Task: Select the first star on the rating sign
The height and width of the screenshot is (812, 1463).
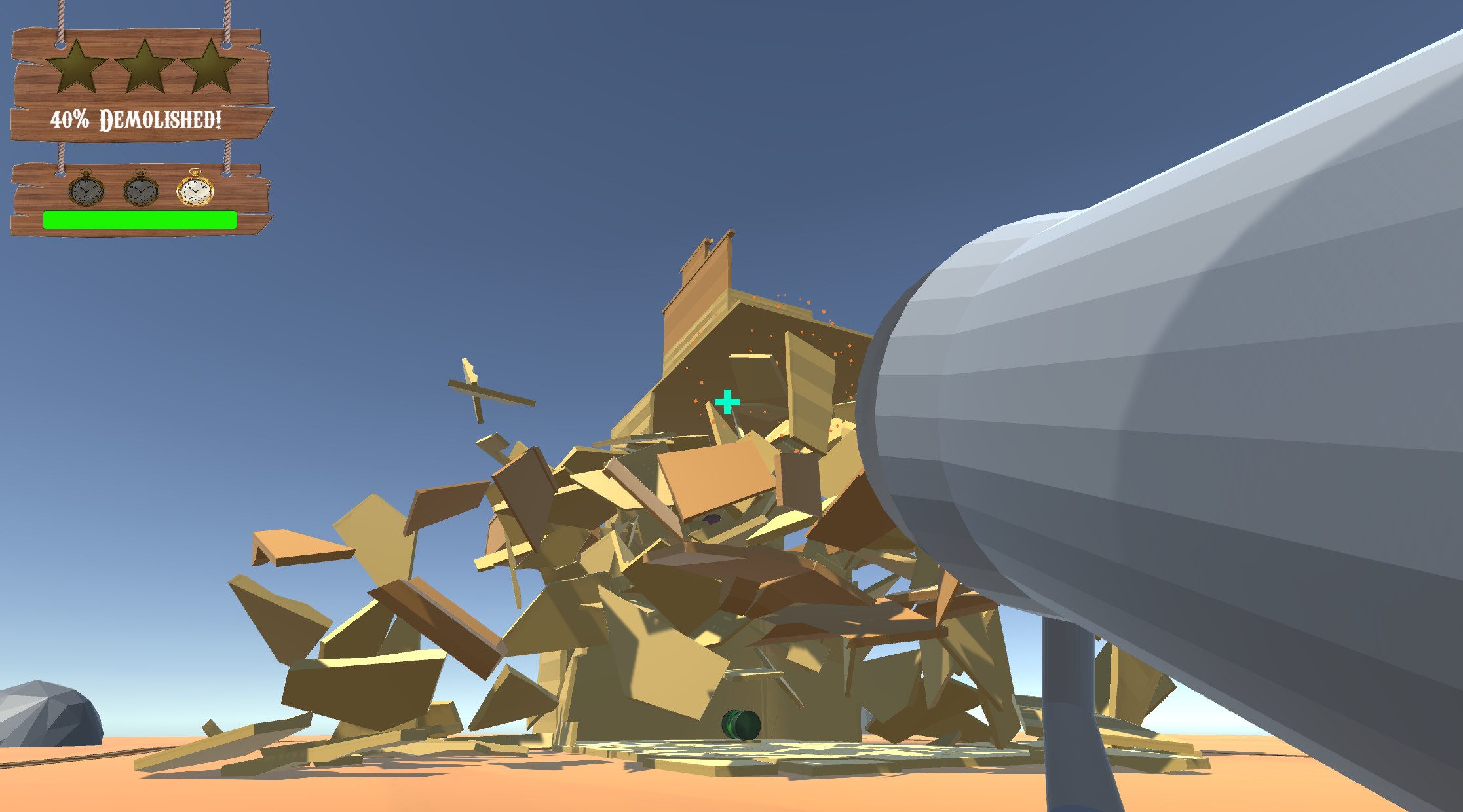Action: (76, 63)
